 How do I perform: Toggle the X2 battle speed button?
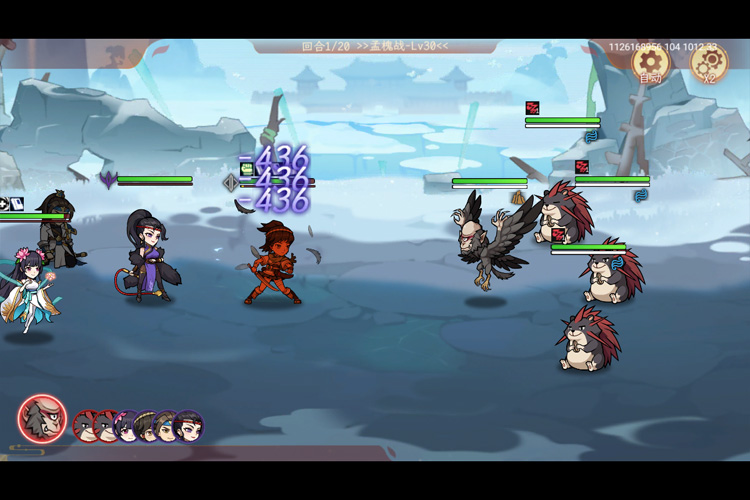pos(709,64)
